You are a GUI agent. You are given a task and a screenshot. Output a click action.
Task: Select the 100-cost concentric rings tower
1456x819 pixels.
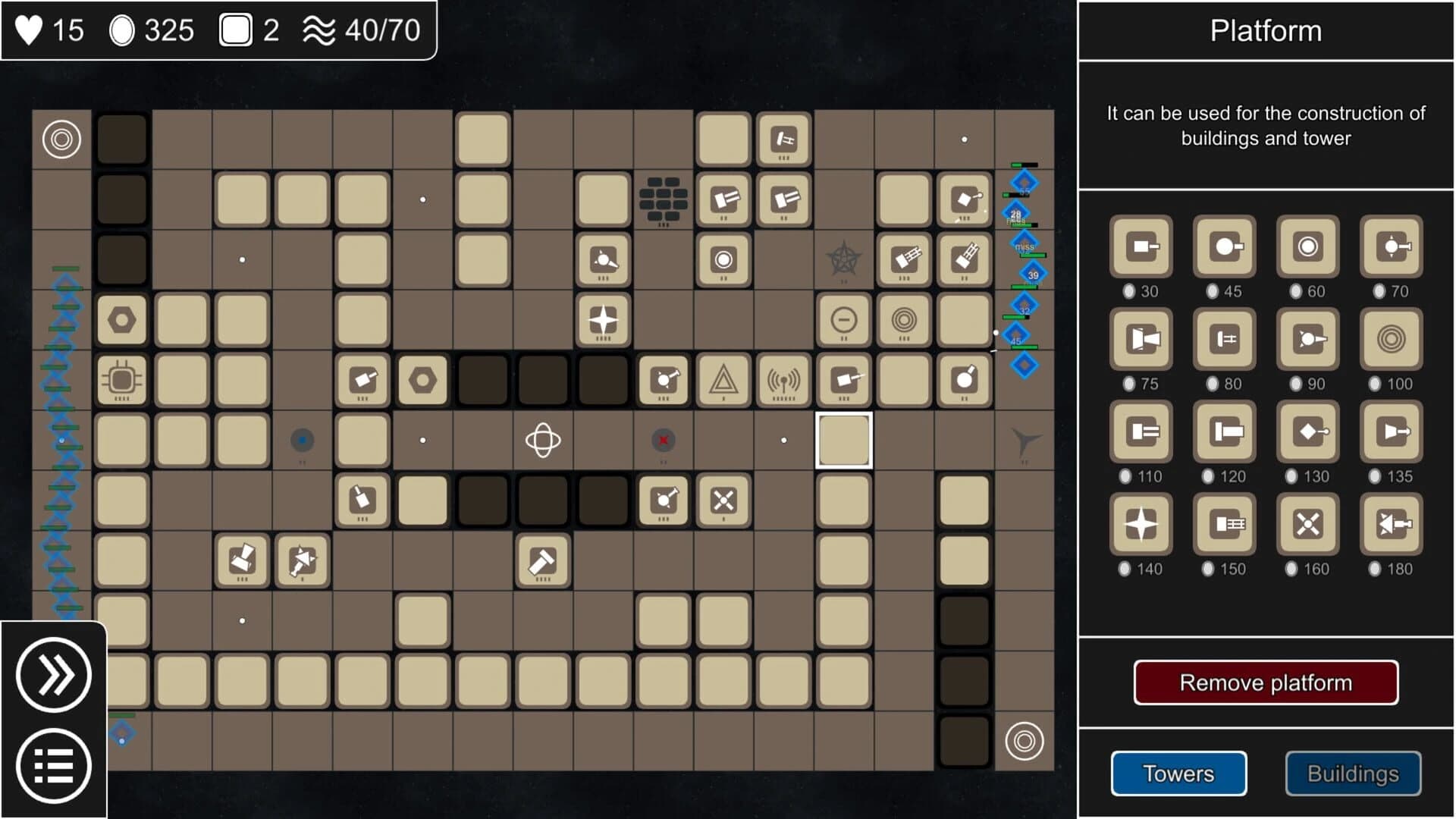(1391, 340)
